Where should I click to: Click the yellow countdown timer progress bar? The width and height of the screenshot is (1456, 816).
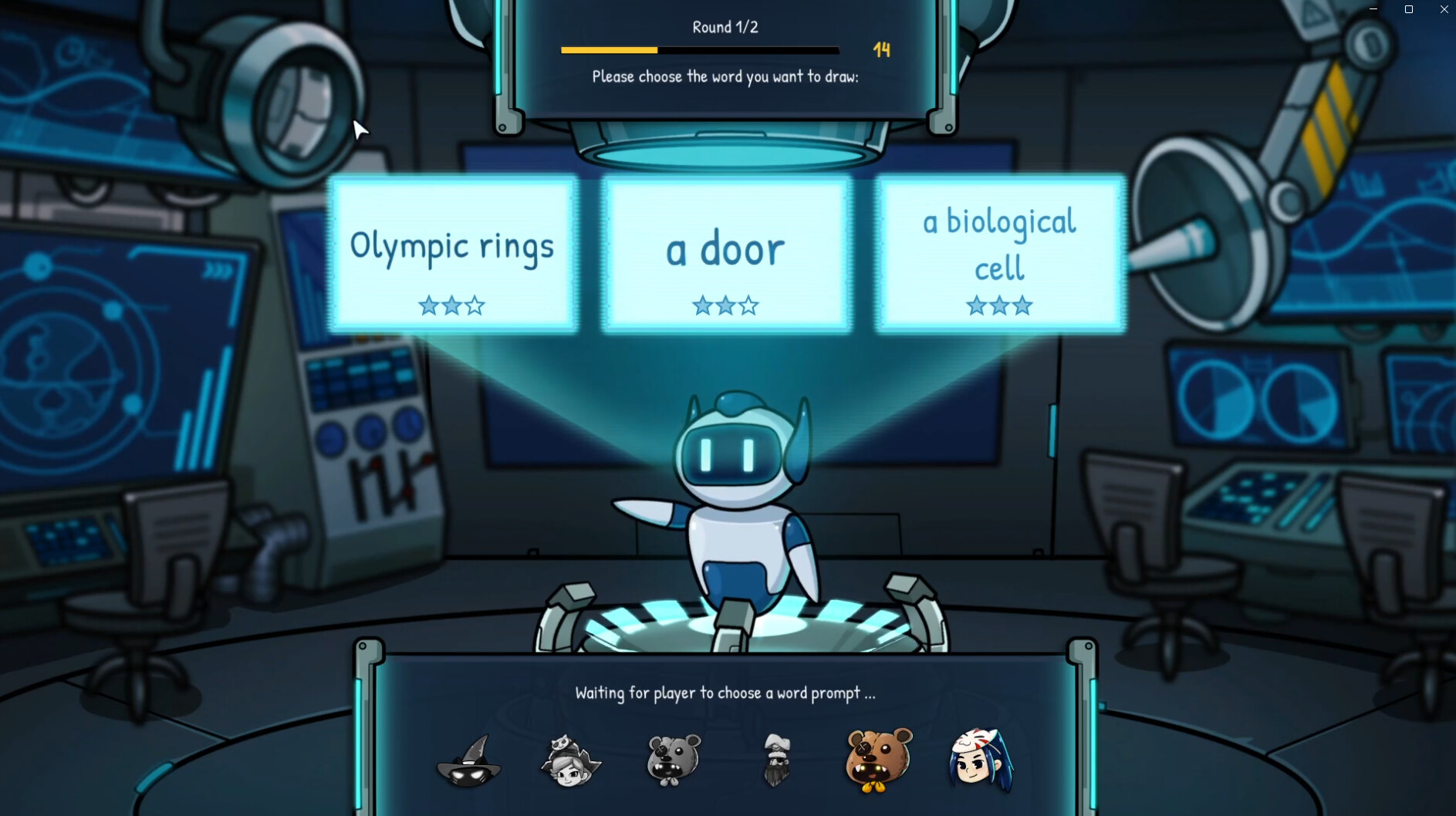[x=610, y=50]
